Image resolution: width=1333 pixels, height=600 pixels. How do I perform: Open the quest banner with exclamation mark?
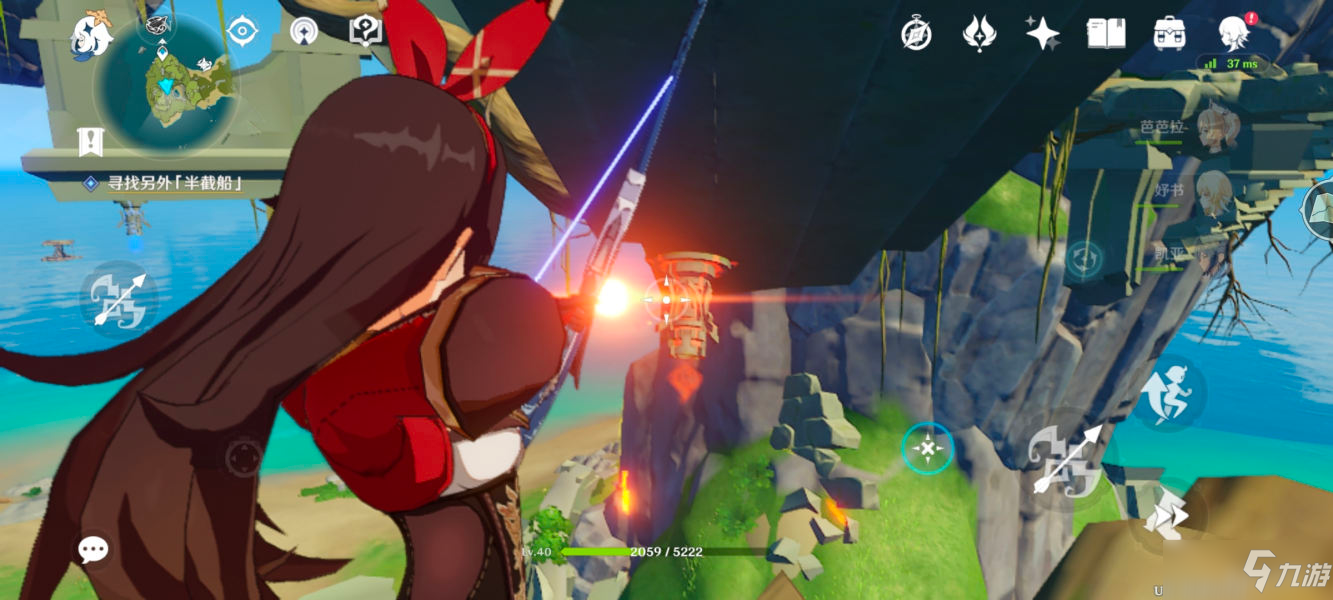pyautogui.click(x=91, y=143)
